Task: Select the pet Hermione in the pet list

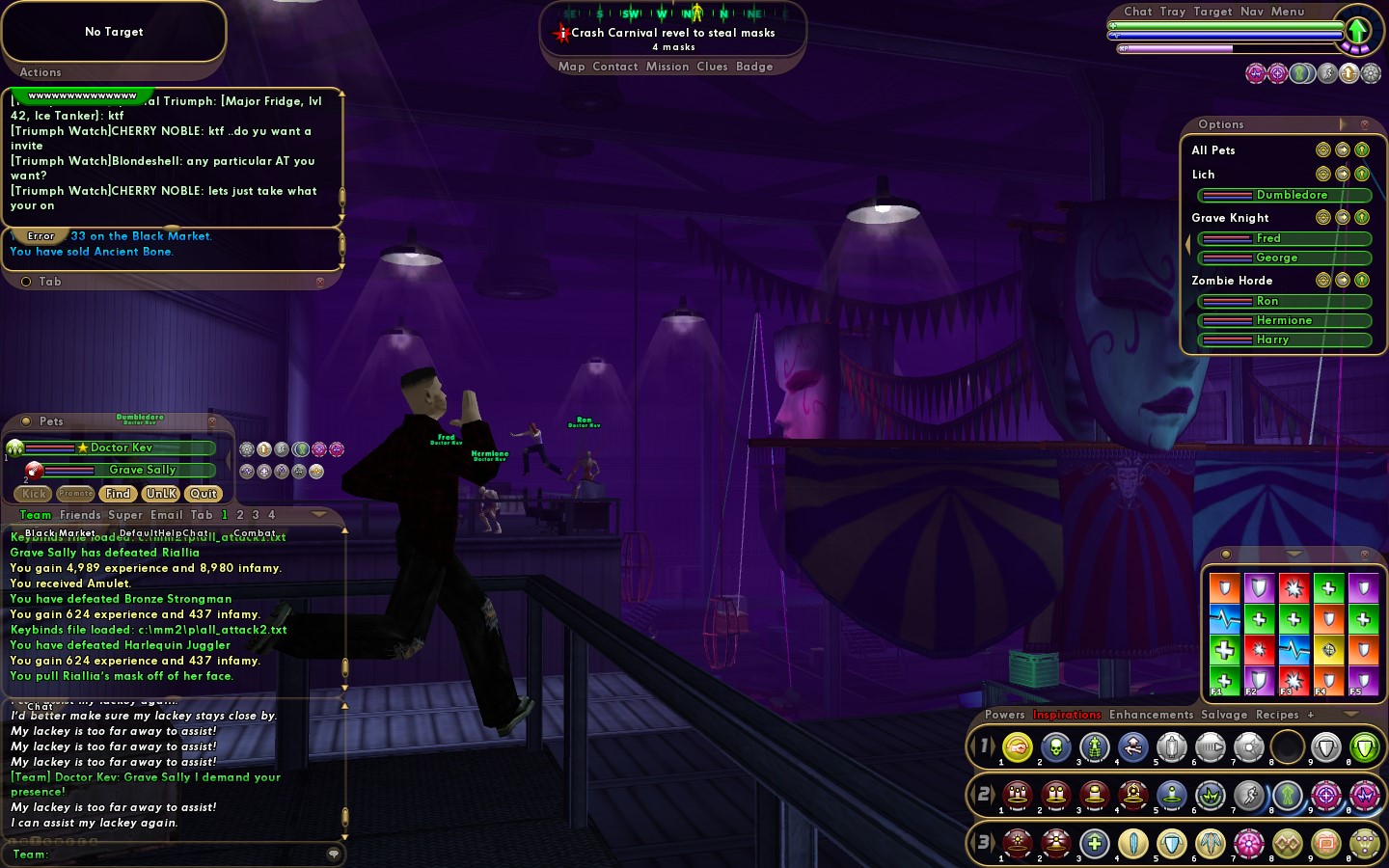Action: pos(1284,320)
